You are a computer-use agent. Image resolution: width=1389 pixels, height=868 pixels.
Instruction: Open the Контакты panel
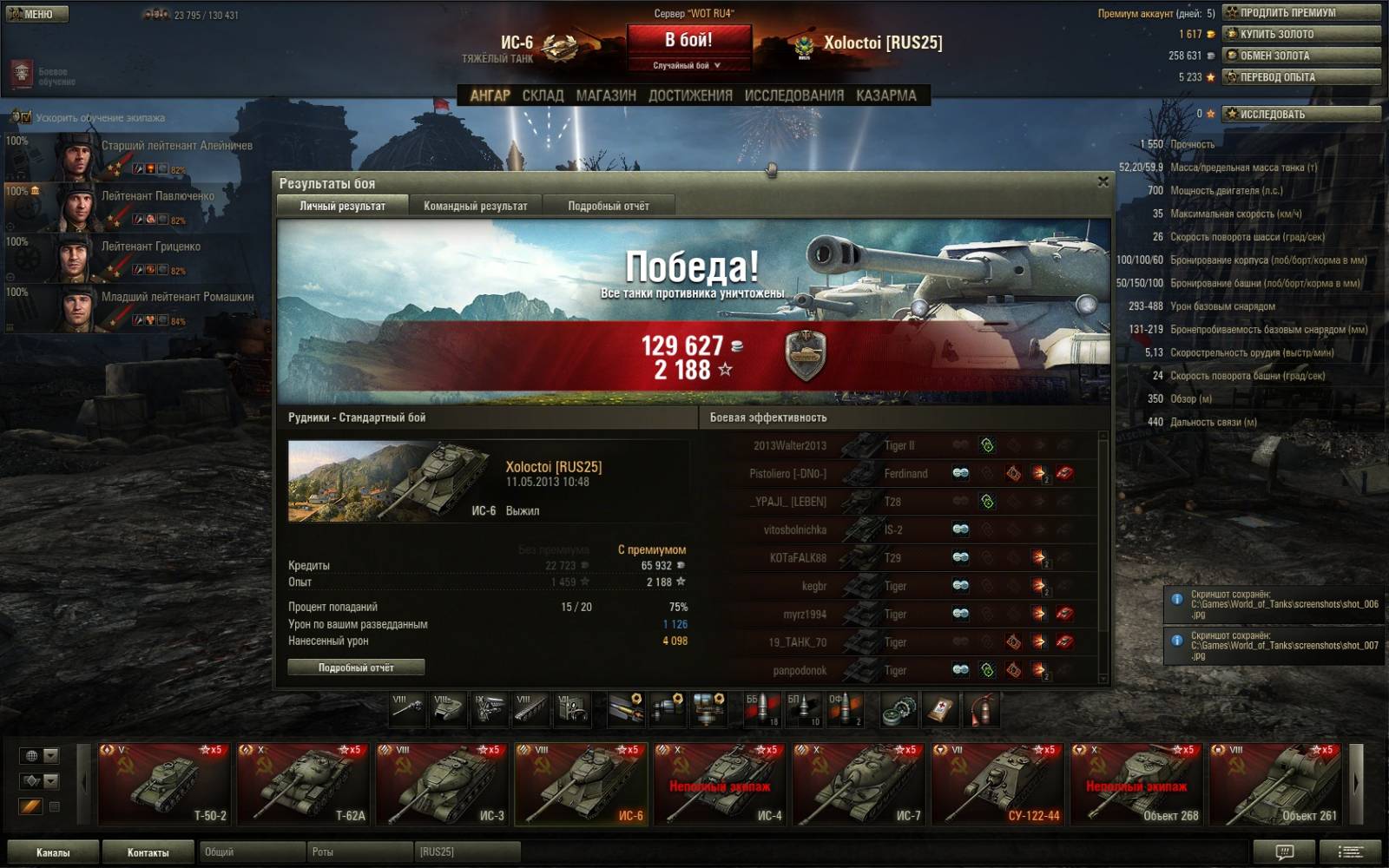[148, 852]
